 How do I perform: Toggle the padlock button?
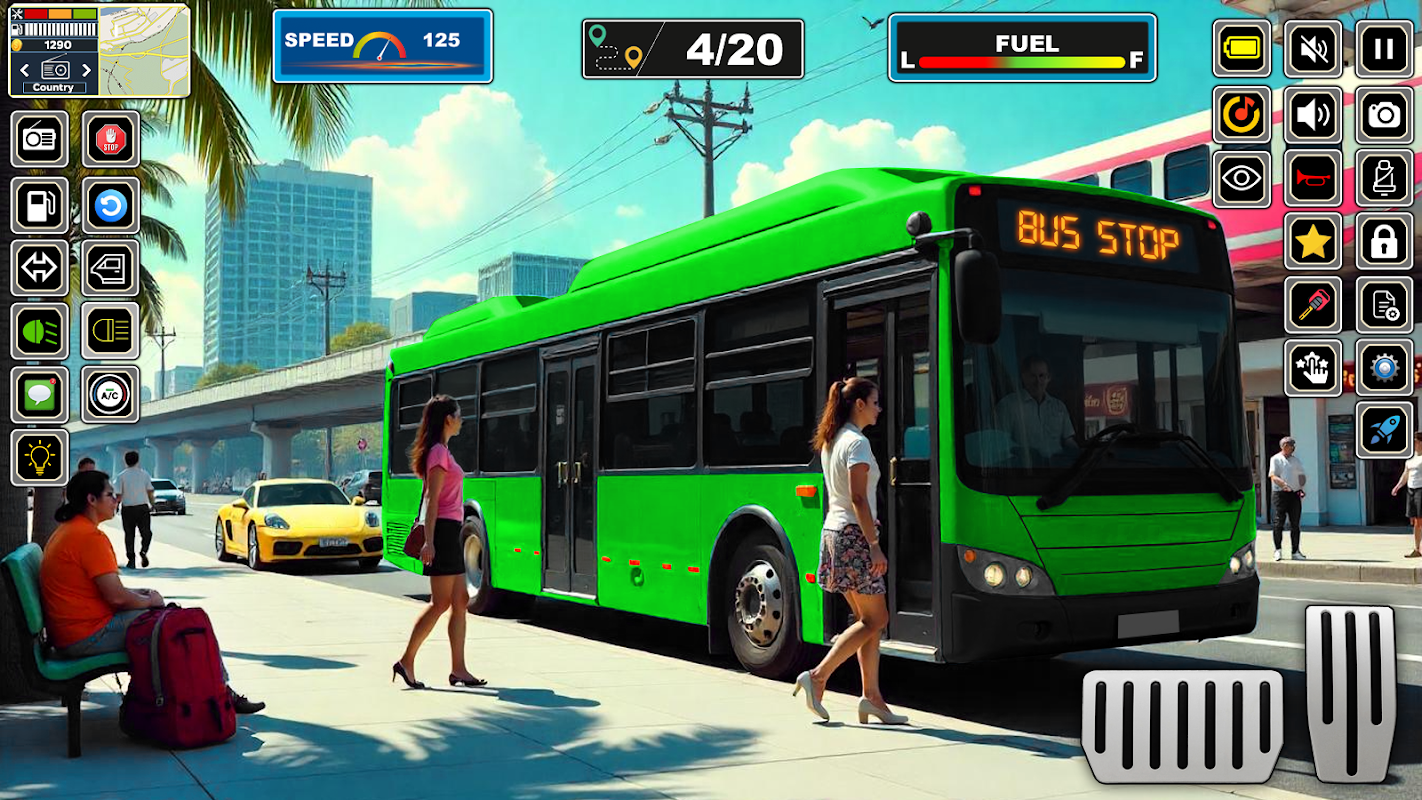1384,242
